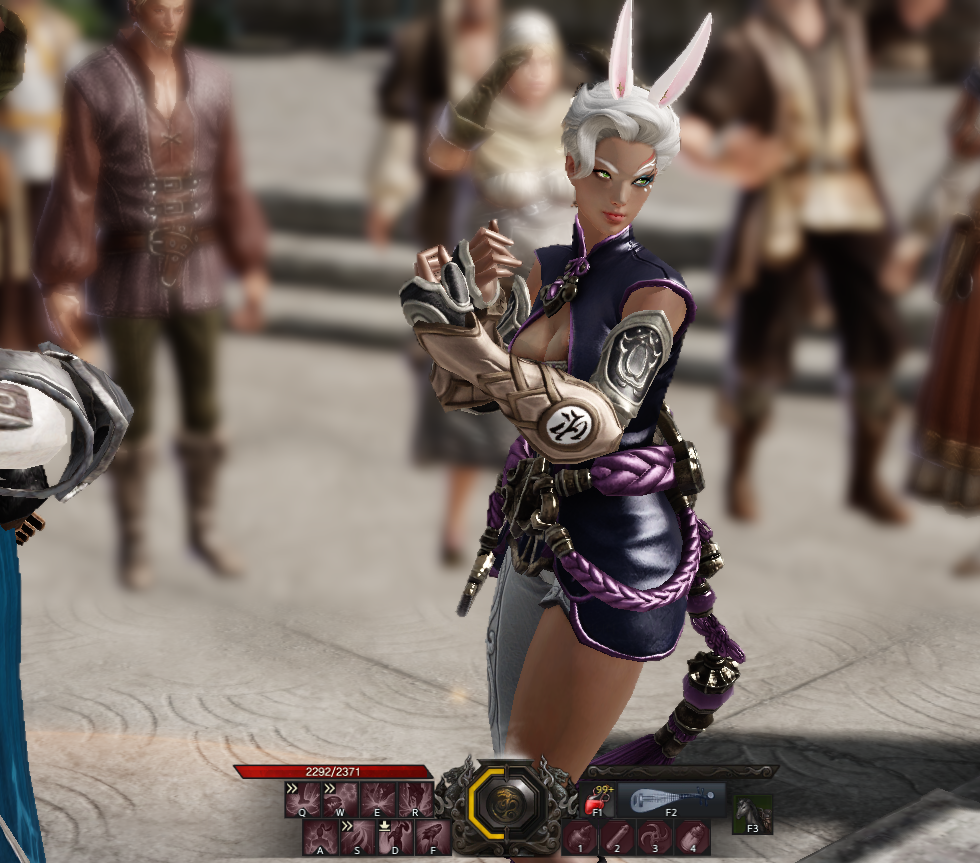Image resolution: width=980 pixels, height=863 pixels.
Task: Click the D skill with download arrow
Action: [x=396, y=837]
